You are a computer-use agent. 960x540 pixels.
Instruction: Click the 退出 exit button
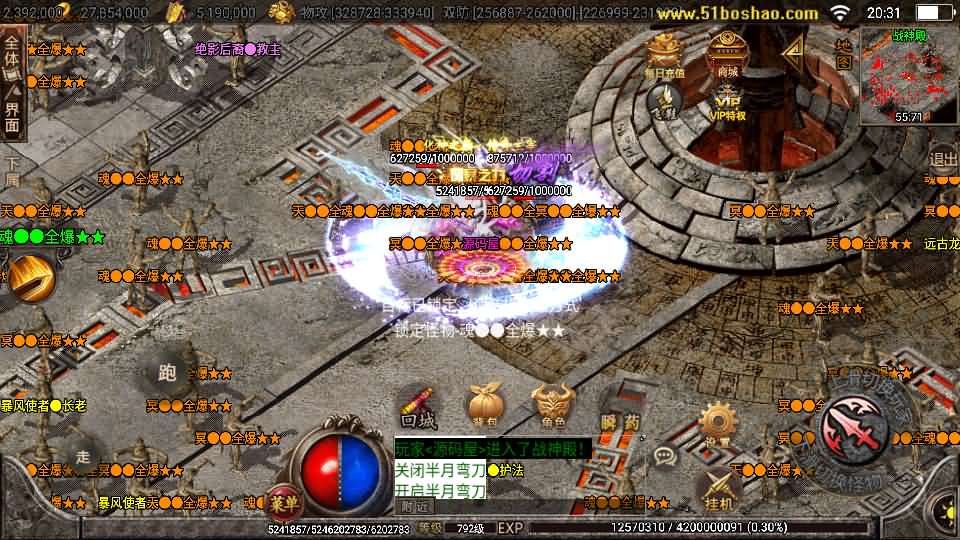pos(943,158)
